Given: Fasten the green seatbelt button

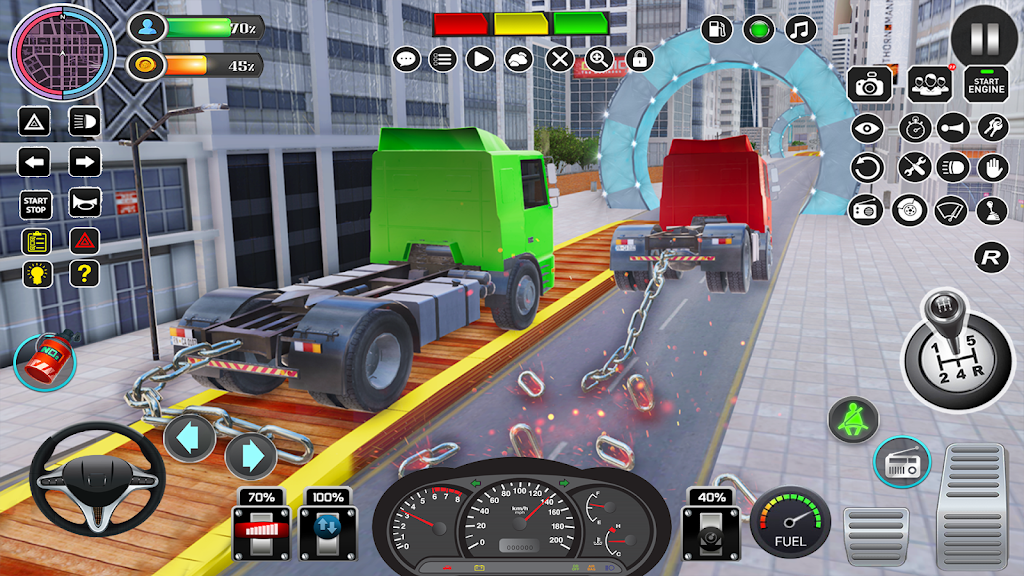Looking at the screenshot, I should coord(852,418).
